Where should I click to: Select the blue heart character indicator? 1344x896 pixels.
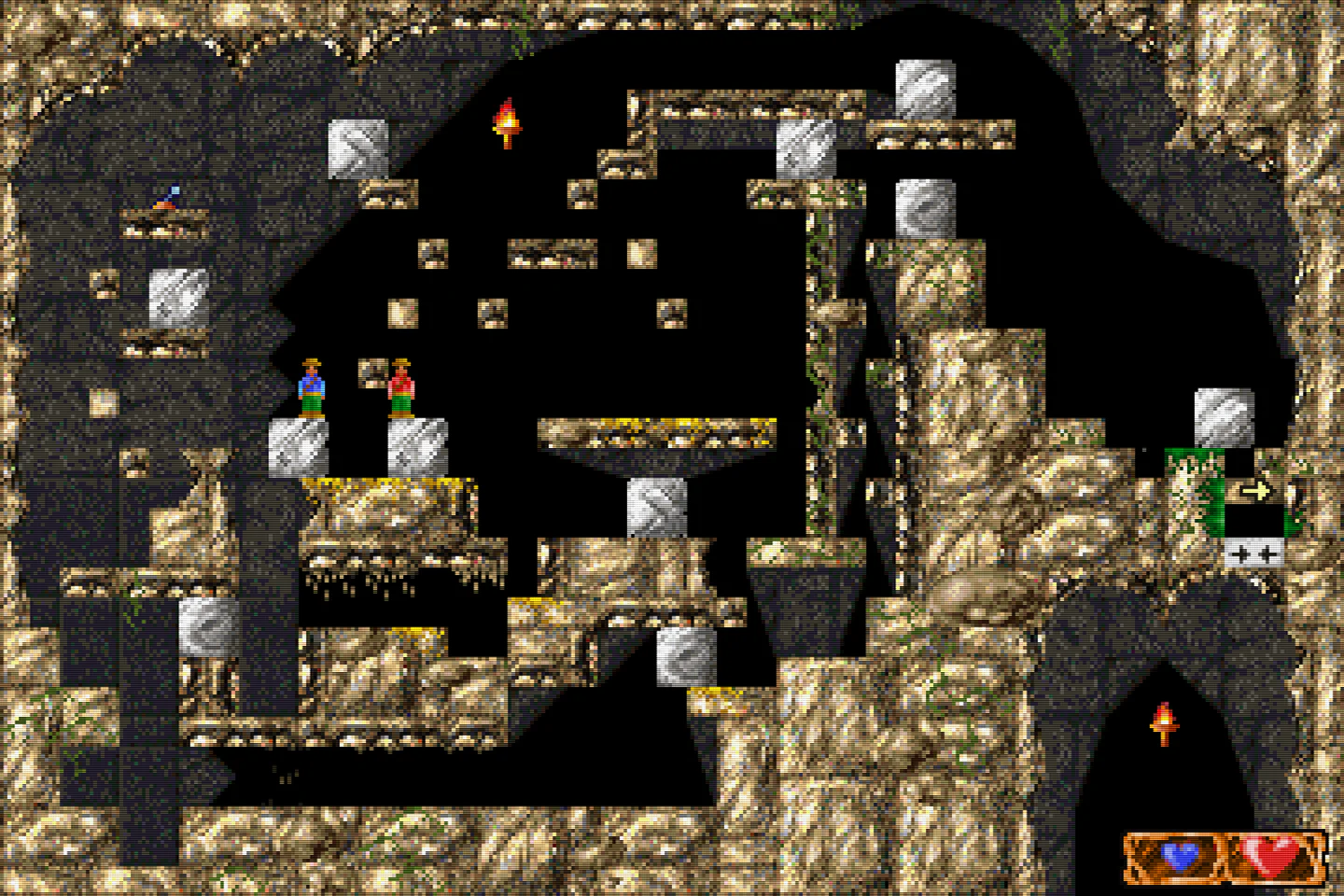click(x=1180, y=855)
